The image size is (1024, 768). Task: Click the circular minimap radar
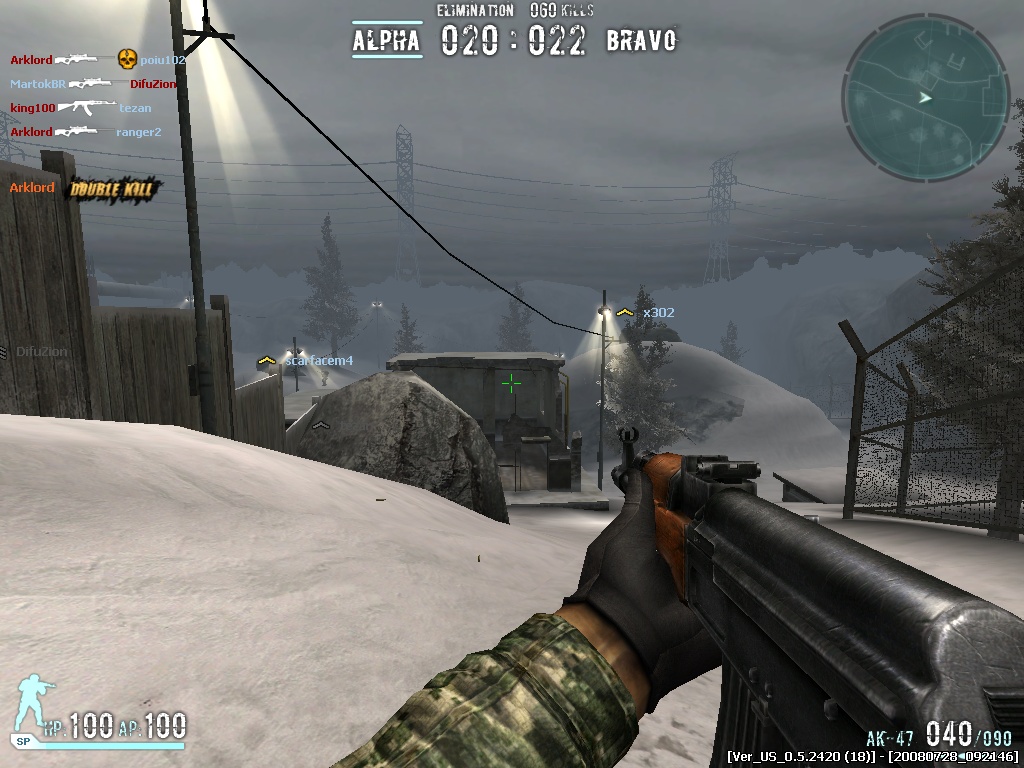[925, 97]
